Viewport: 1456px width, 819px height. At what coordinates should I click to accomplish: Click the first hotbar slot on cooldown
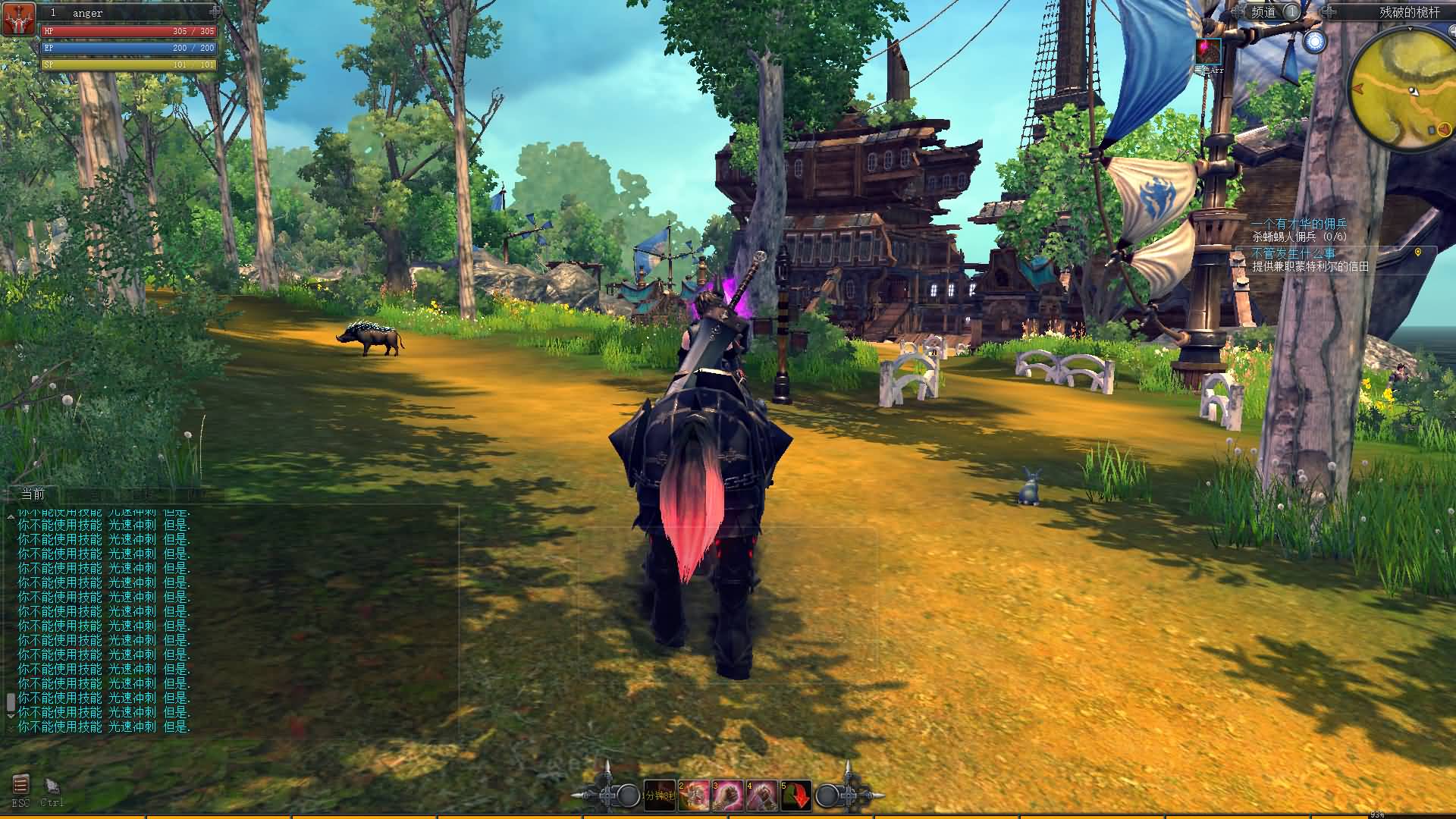pos(659,795)
